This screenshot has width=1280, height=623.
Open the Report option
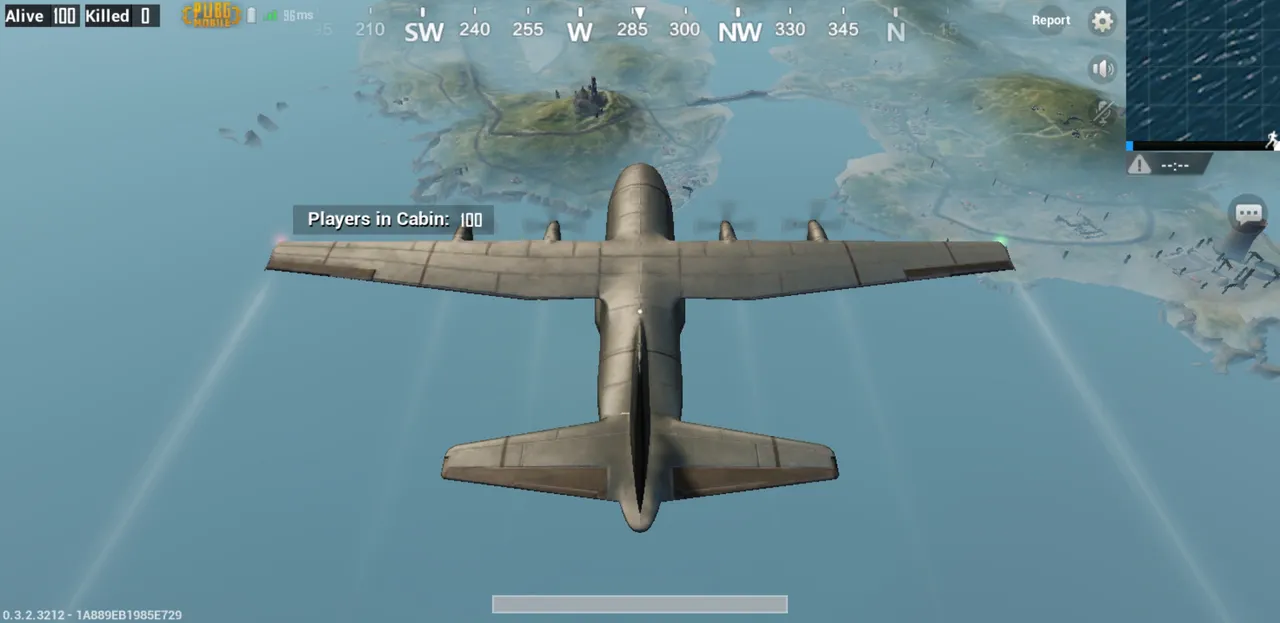pyautogui.click(x=1050, y=20)
